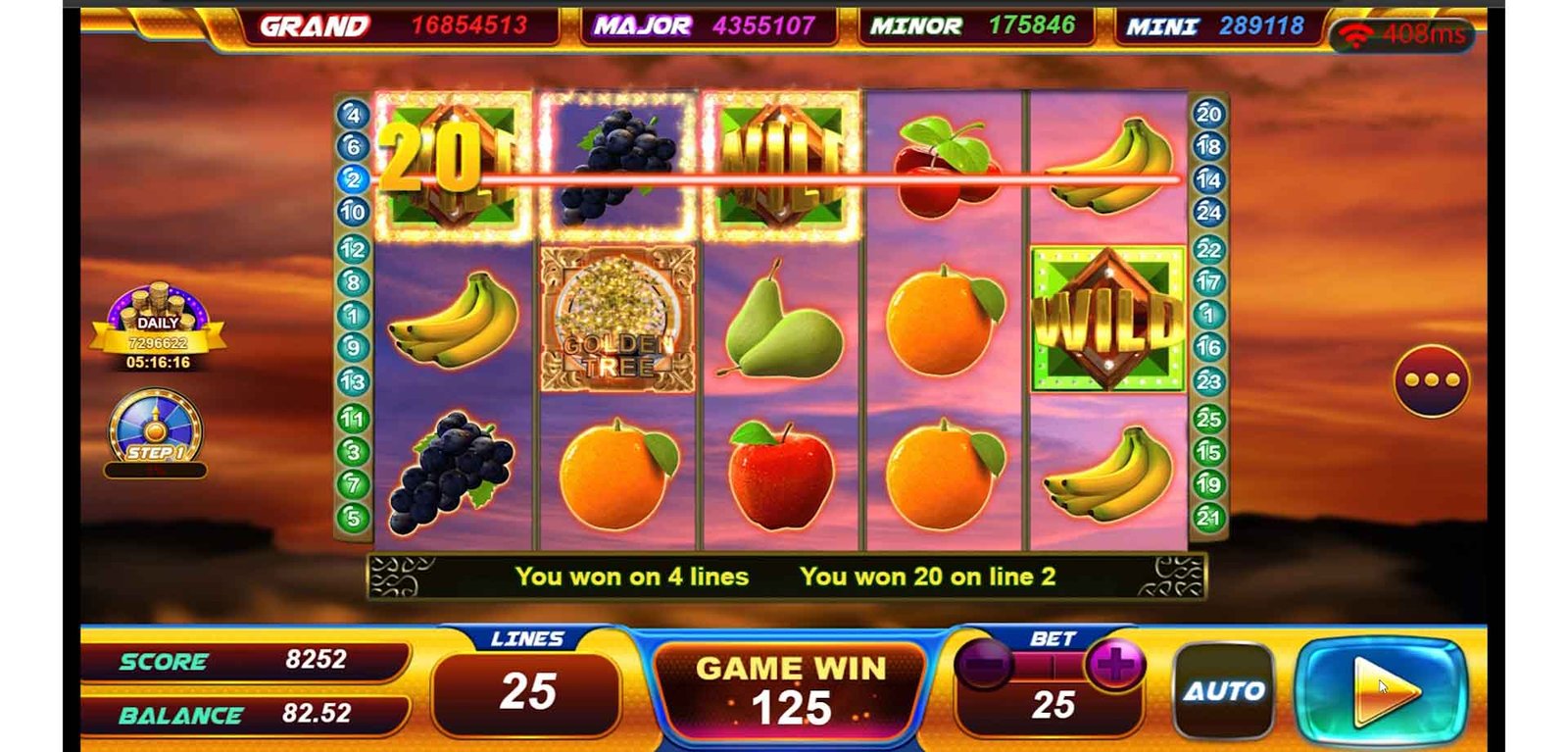
Task: Enable AUTO spin mode
Action: click(1224, 690)
